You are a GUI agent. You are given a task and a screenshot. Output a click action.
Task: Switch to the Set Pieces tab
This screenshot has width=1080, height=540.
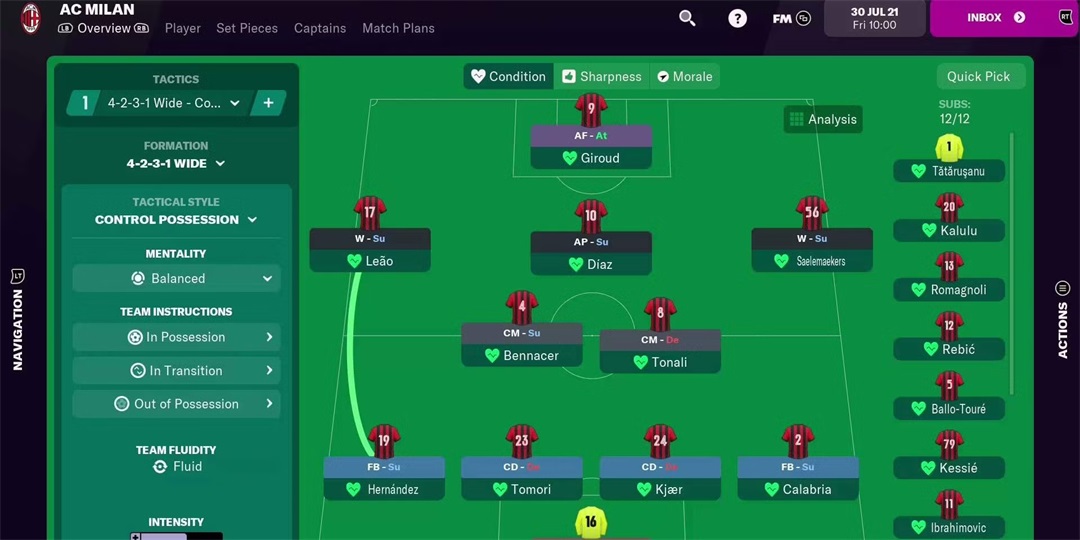pyautogui.click(x=247, y=28)
